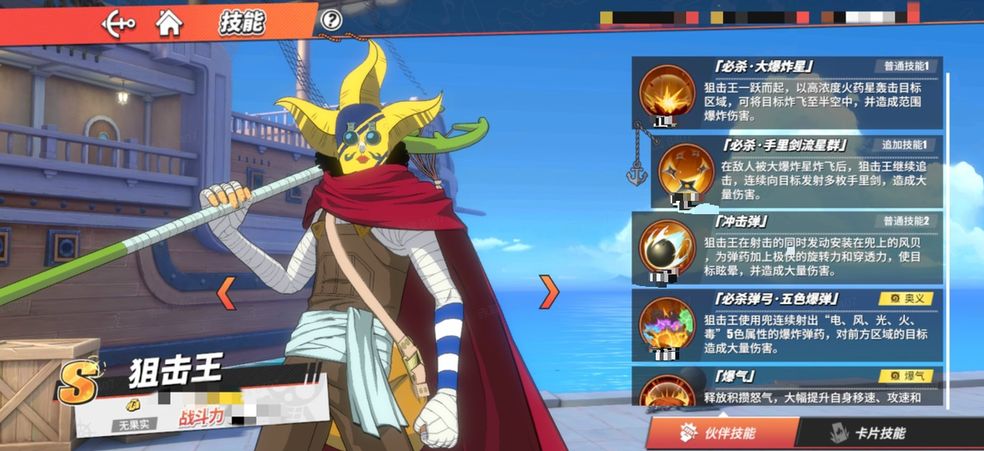Go back using the anchor arrow icon

118,22
